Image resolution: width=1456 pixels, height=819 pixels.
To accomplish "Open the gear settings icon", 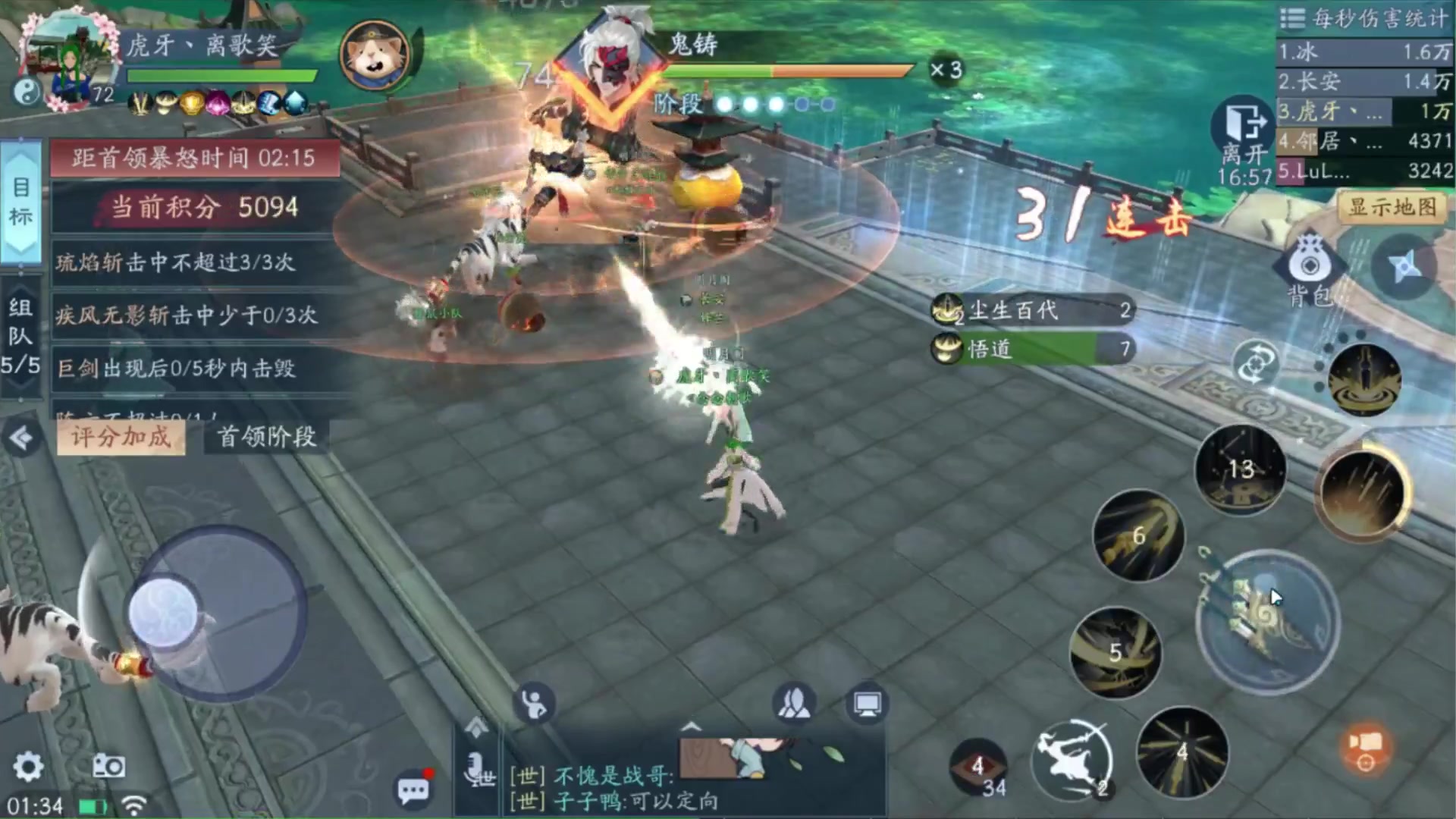I will pos(28,767).
